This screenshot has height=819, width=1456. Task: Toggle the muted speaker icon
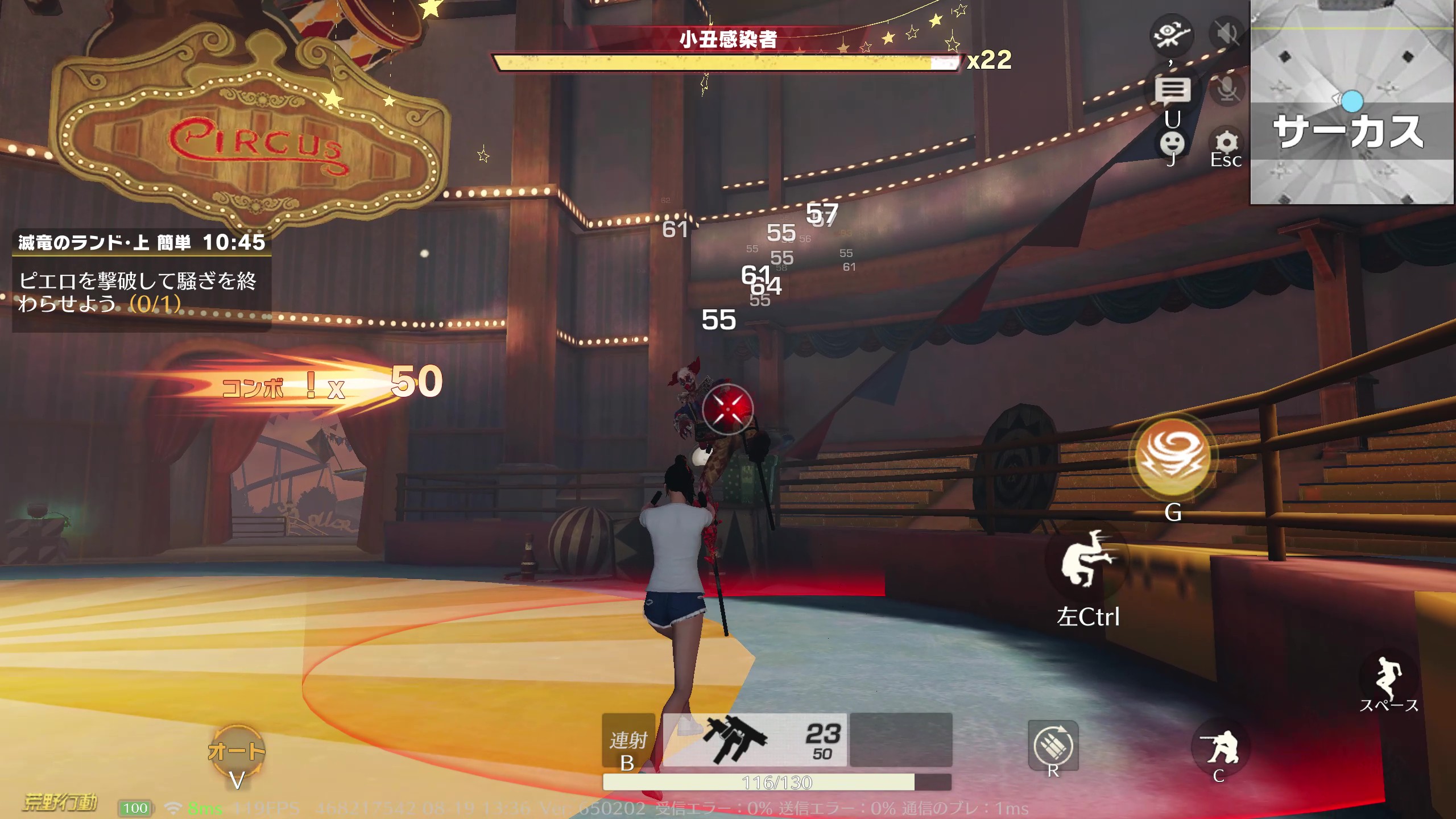[1227, 34]
